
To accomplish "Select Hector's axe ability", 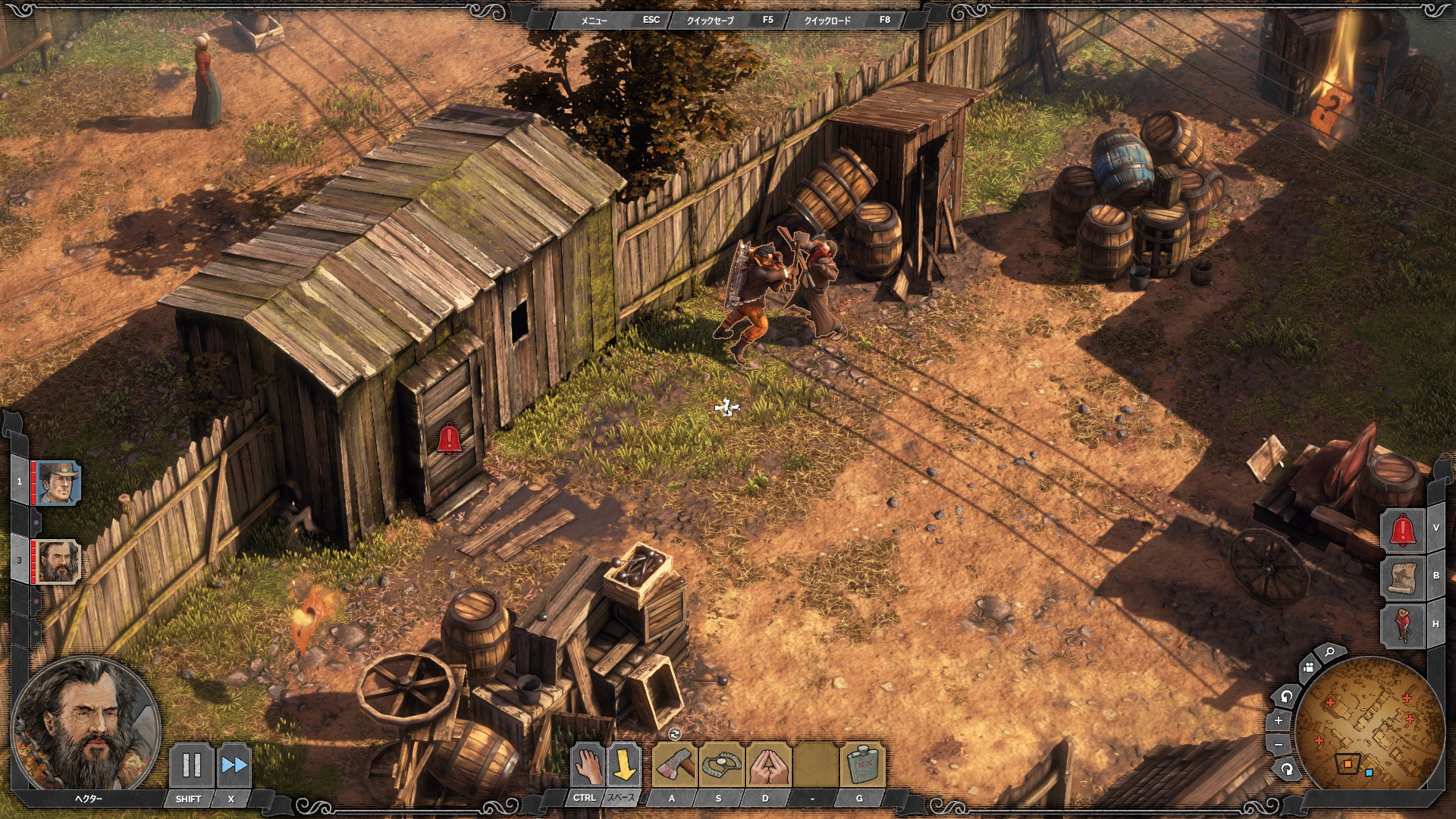I will (x=674, y=765).
